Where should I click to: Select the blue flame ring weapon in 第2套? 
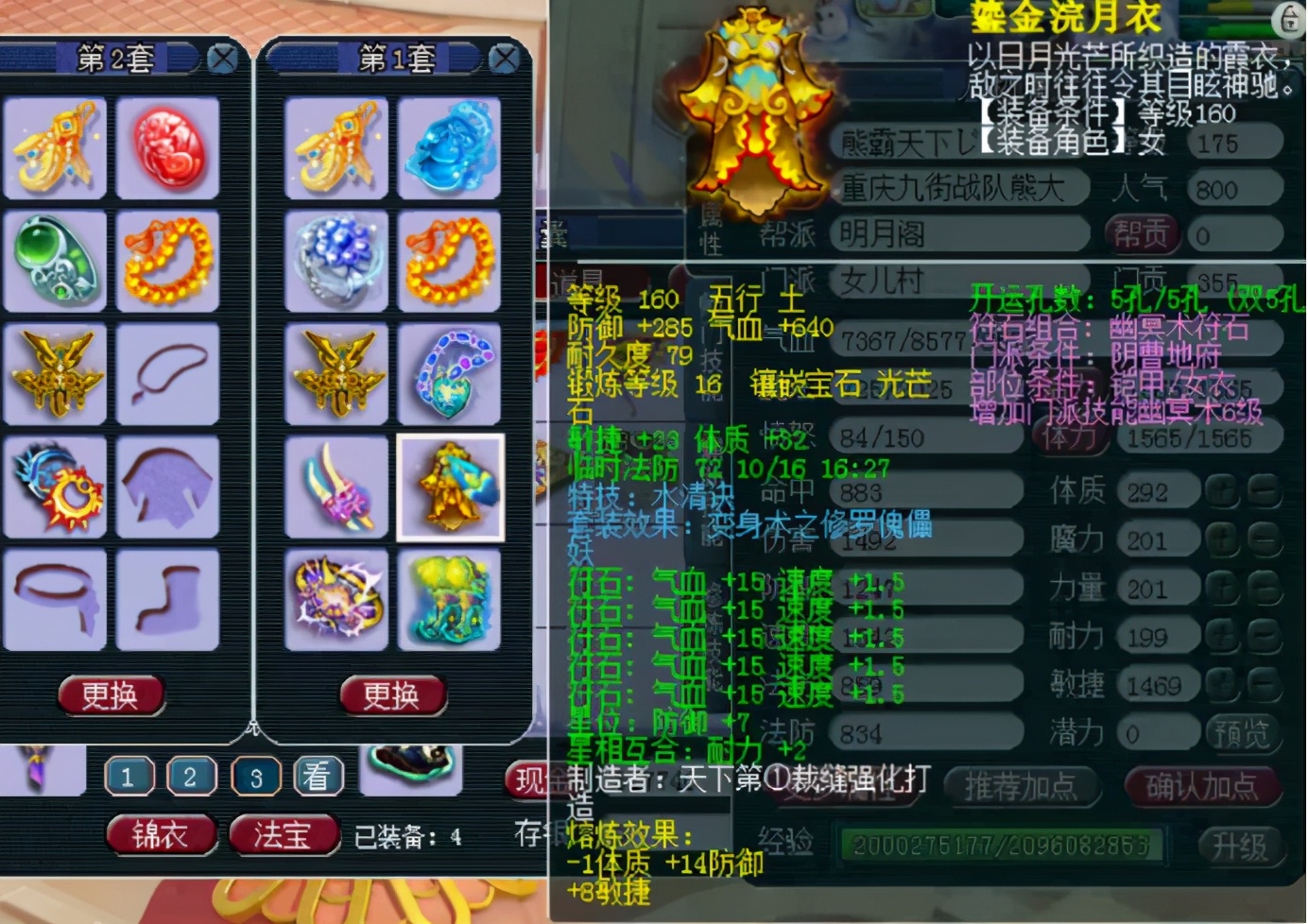click(x=55, y=487)
